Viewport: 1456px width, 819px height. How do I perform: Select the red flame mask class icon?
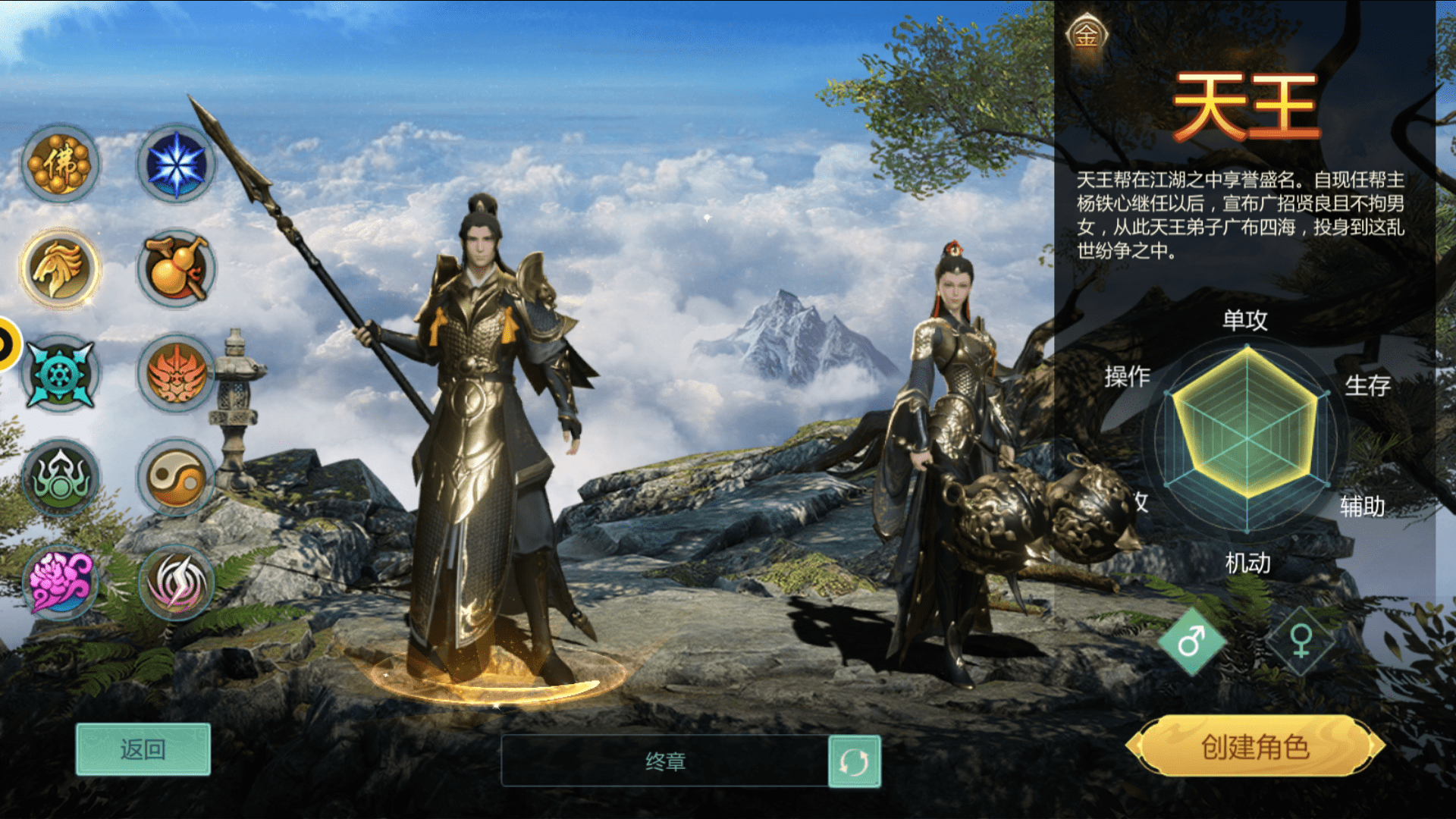[x=176, y=373]
